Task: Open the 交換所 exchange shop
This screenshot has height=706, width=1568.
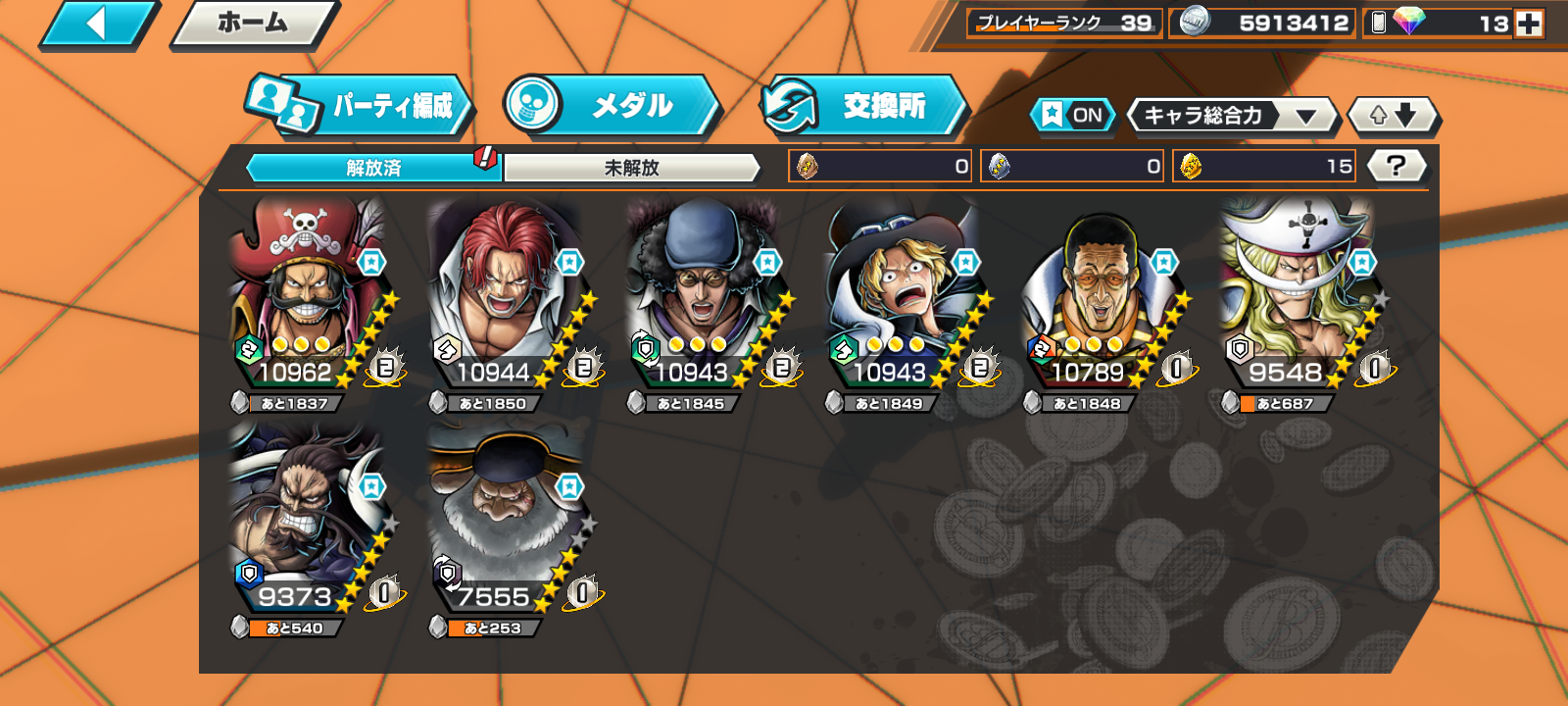Action: pos(864,106)
